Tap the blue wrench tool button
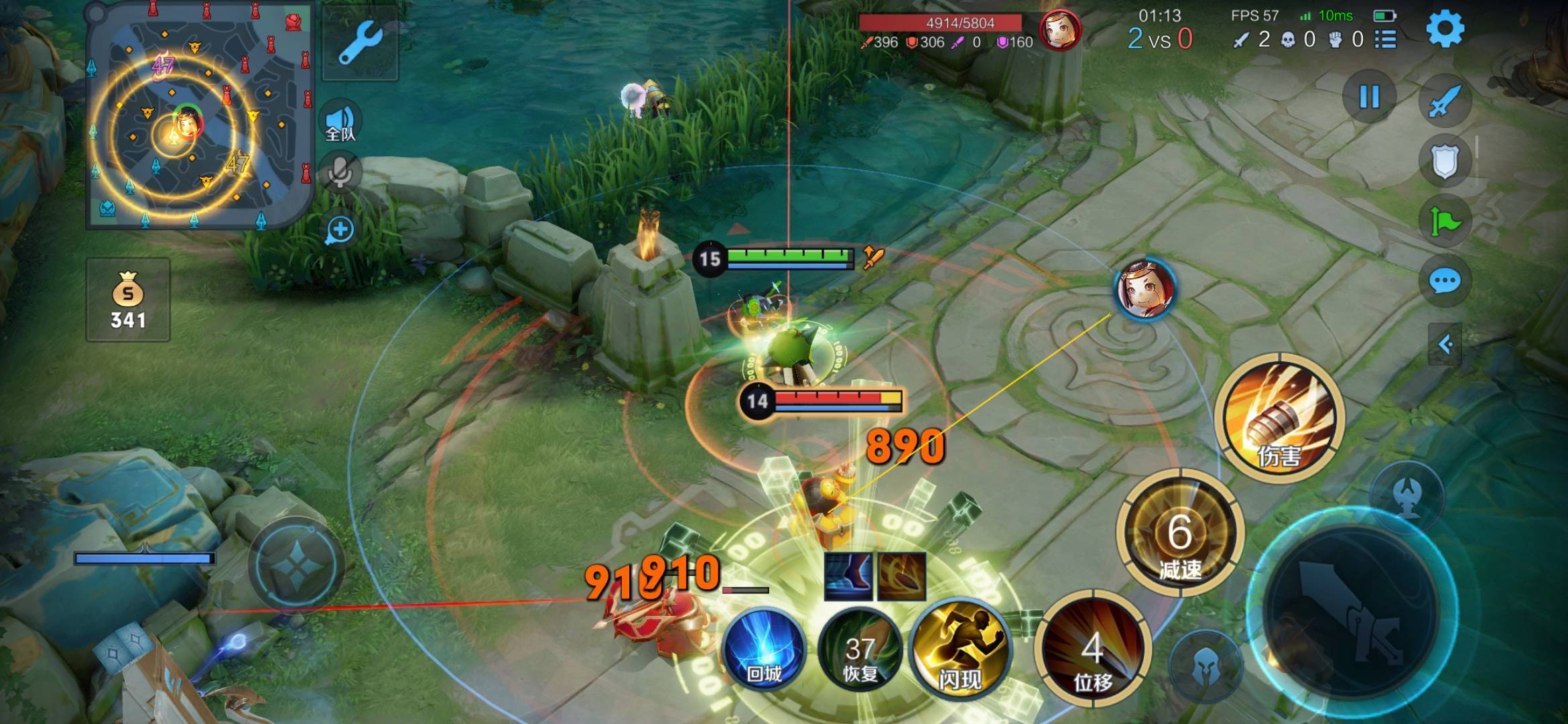This screenshot has width=1568, height=724. click(360, 43)
